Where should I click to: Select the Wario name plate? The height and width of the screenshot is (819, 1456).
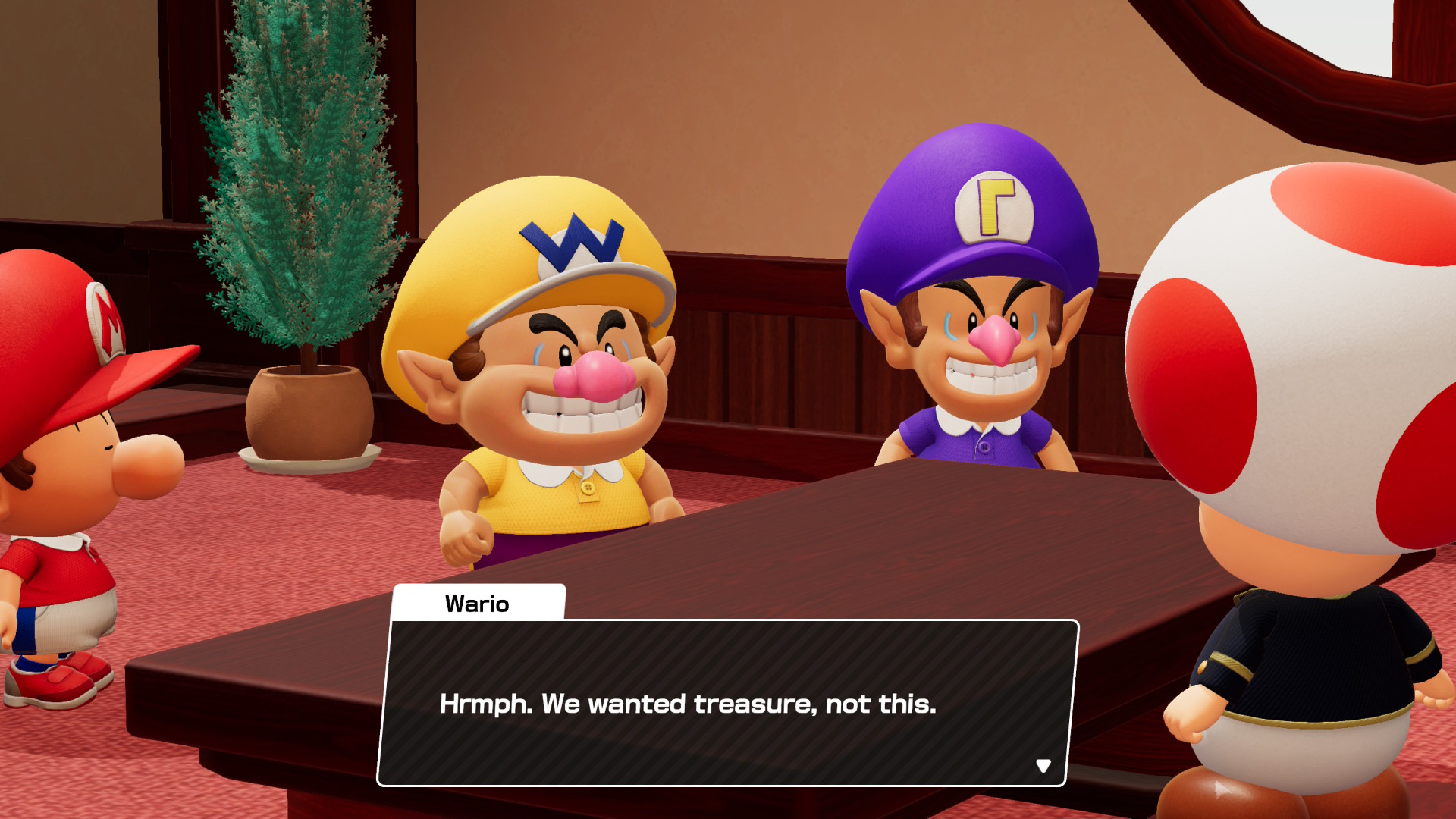(x=478, y=603)
